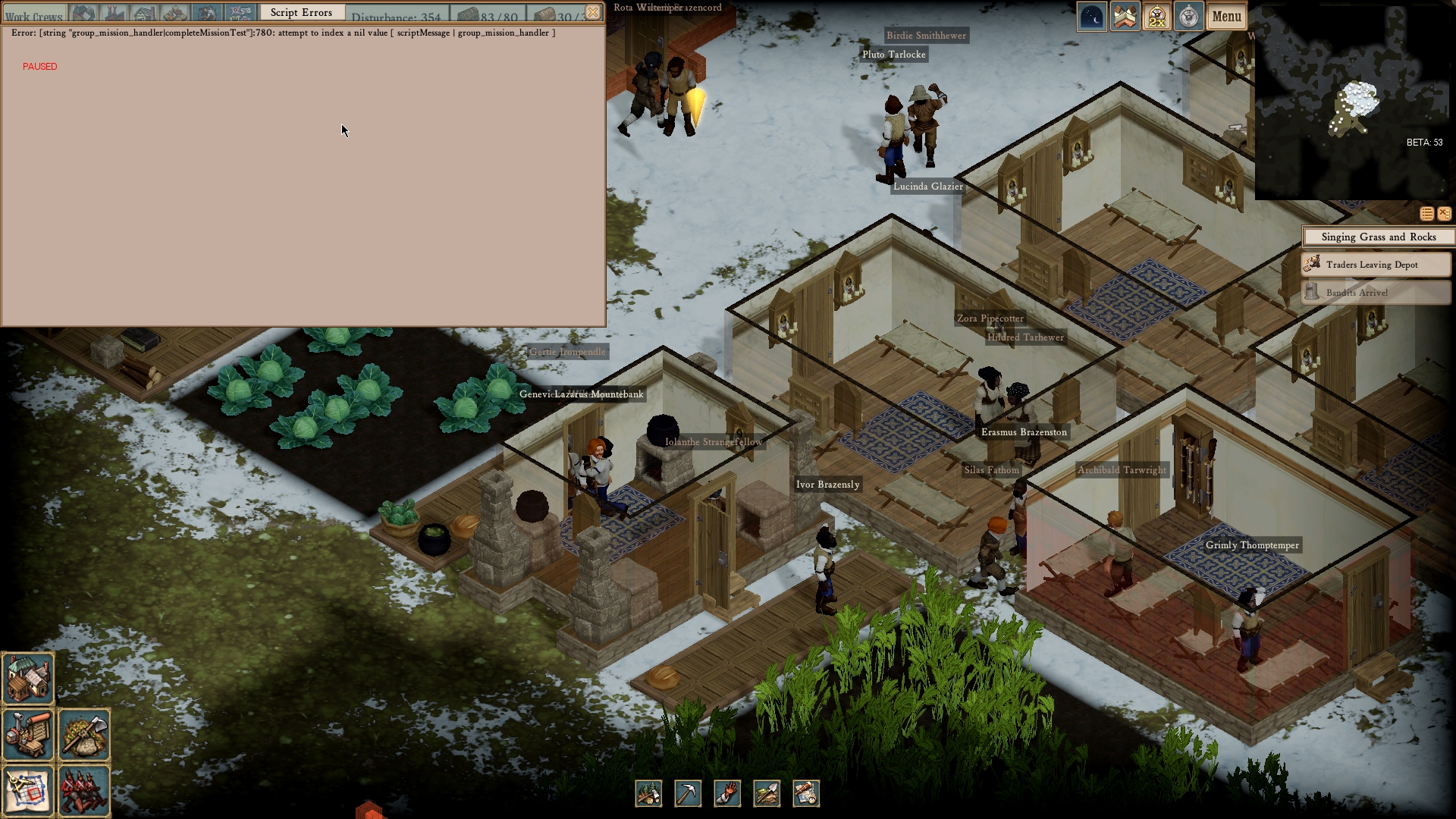Choose the shovel clear-terrain tool
This screenshot has width=1456, height=819.
pos(767,793)
